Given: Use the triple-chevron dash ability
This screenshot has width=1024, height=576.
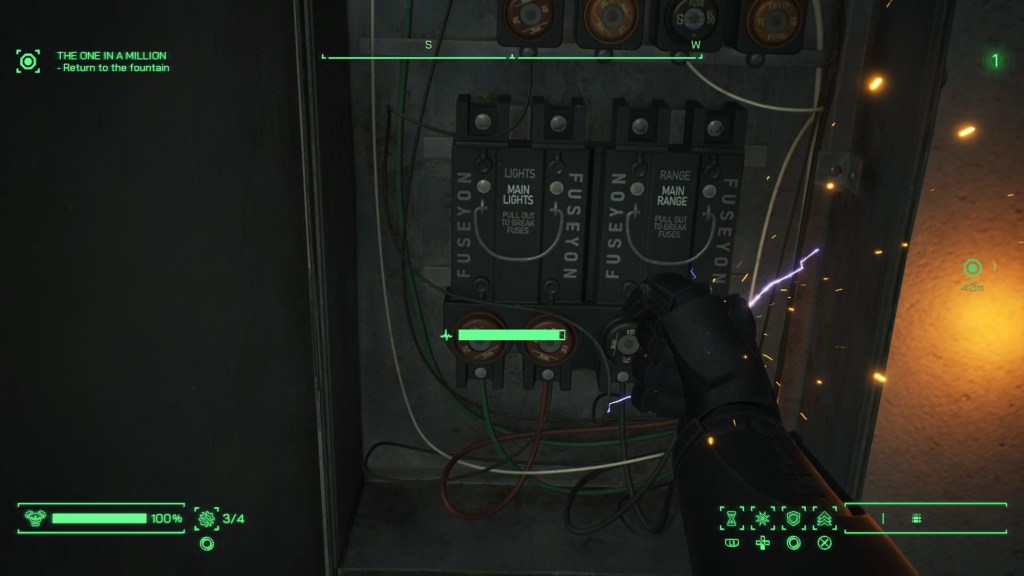Looking at the screenshot, I should coord(824,518).
